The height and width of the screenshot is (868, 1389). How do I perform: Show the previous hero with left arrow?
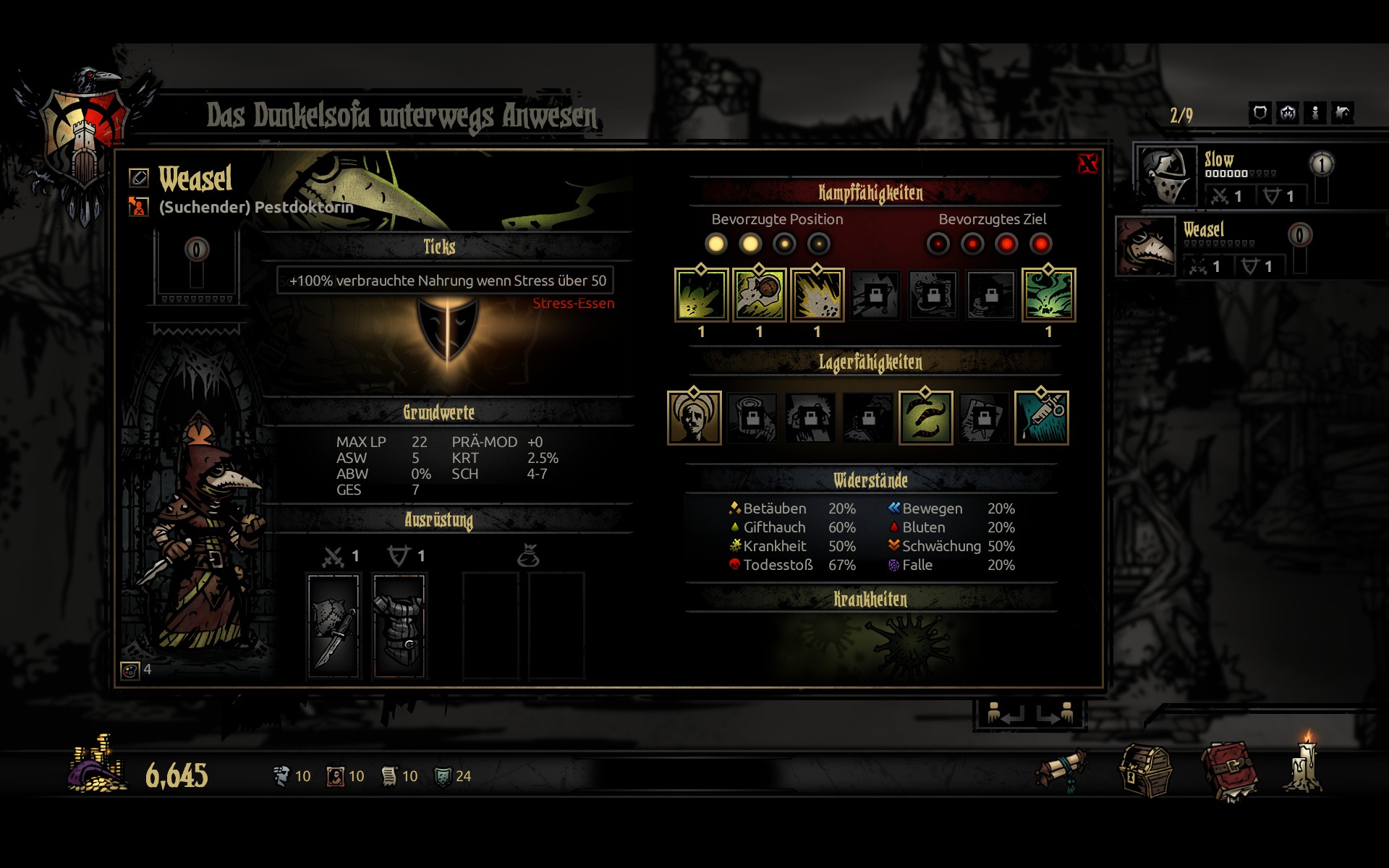tap(1005, 715)
